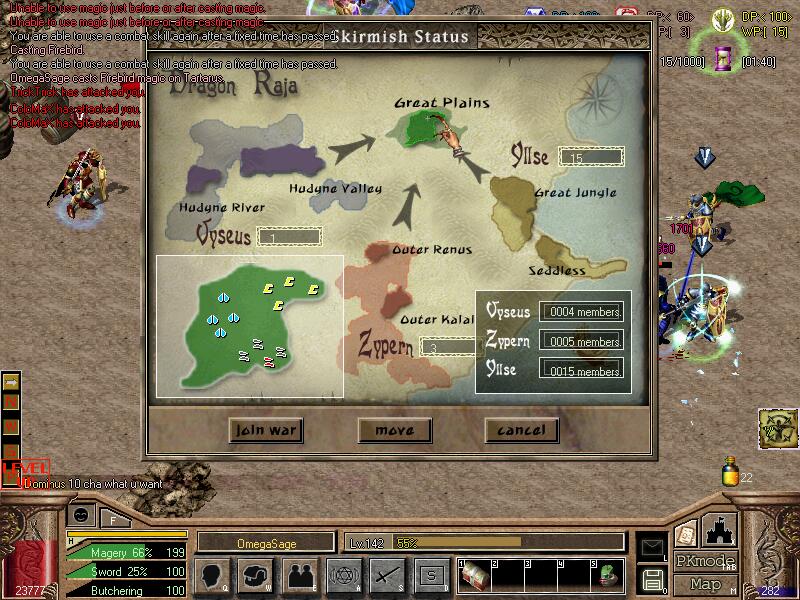This screenshot has width=800, height=600.
Task: Open the mail envelope icon
Action: 653,548
